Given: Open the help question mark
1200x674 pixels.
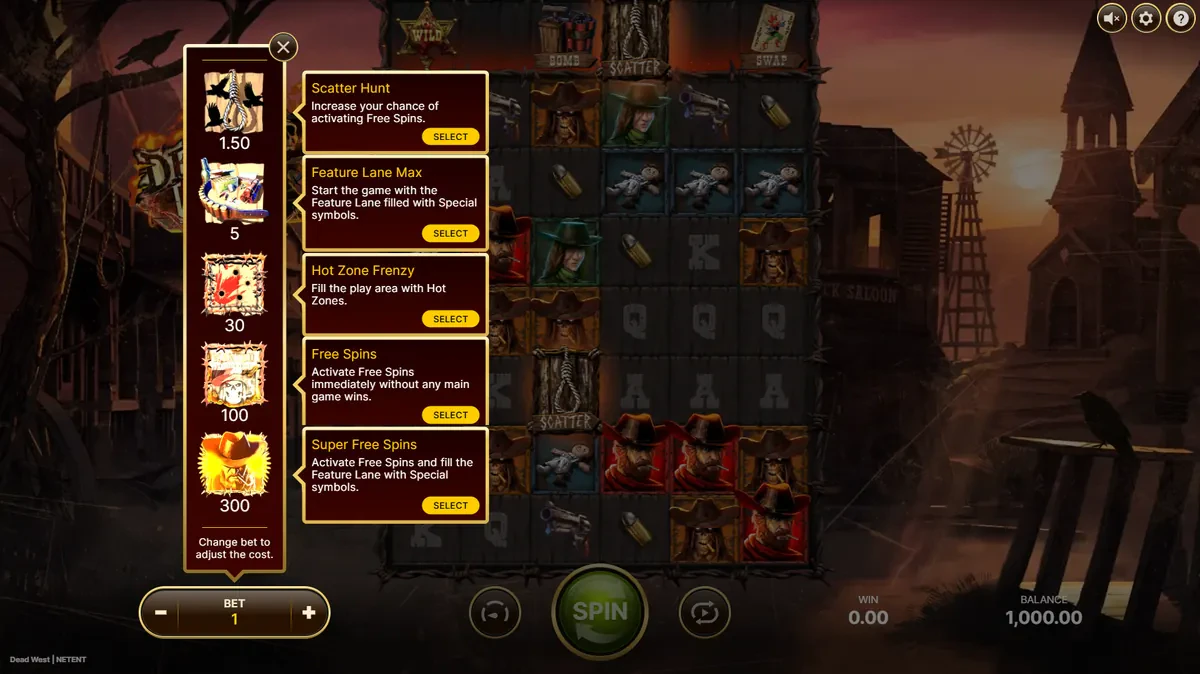Looking at the screenshot, I should tap(1180, 18).
